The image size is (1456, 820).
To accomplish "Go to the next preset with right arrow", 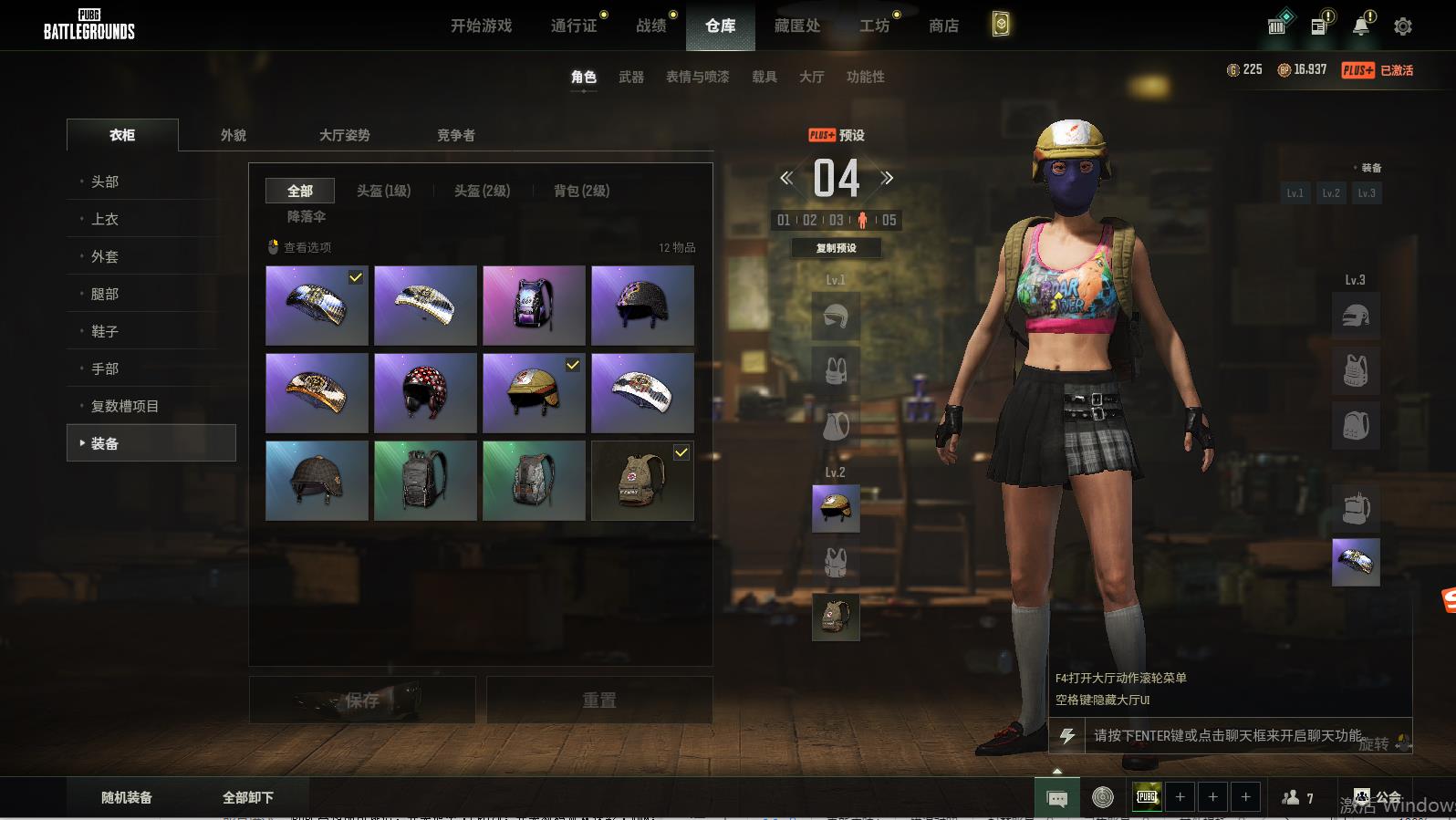I will pos(887,178).
